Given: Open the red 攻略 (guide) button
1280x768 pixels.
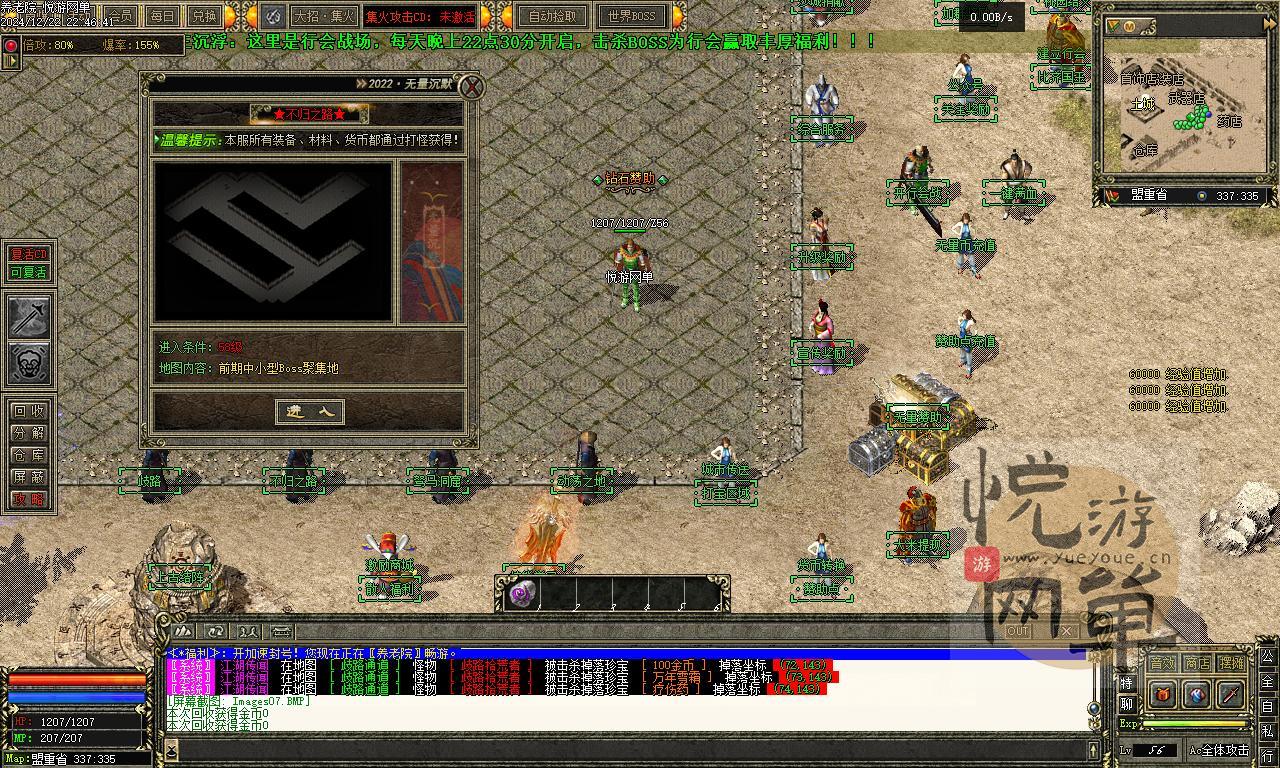Looking at the screenshot, I should [29, 499].
